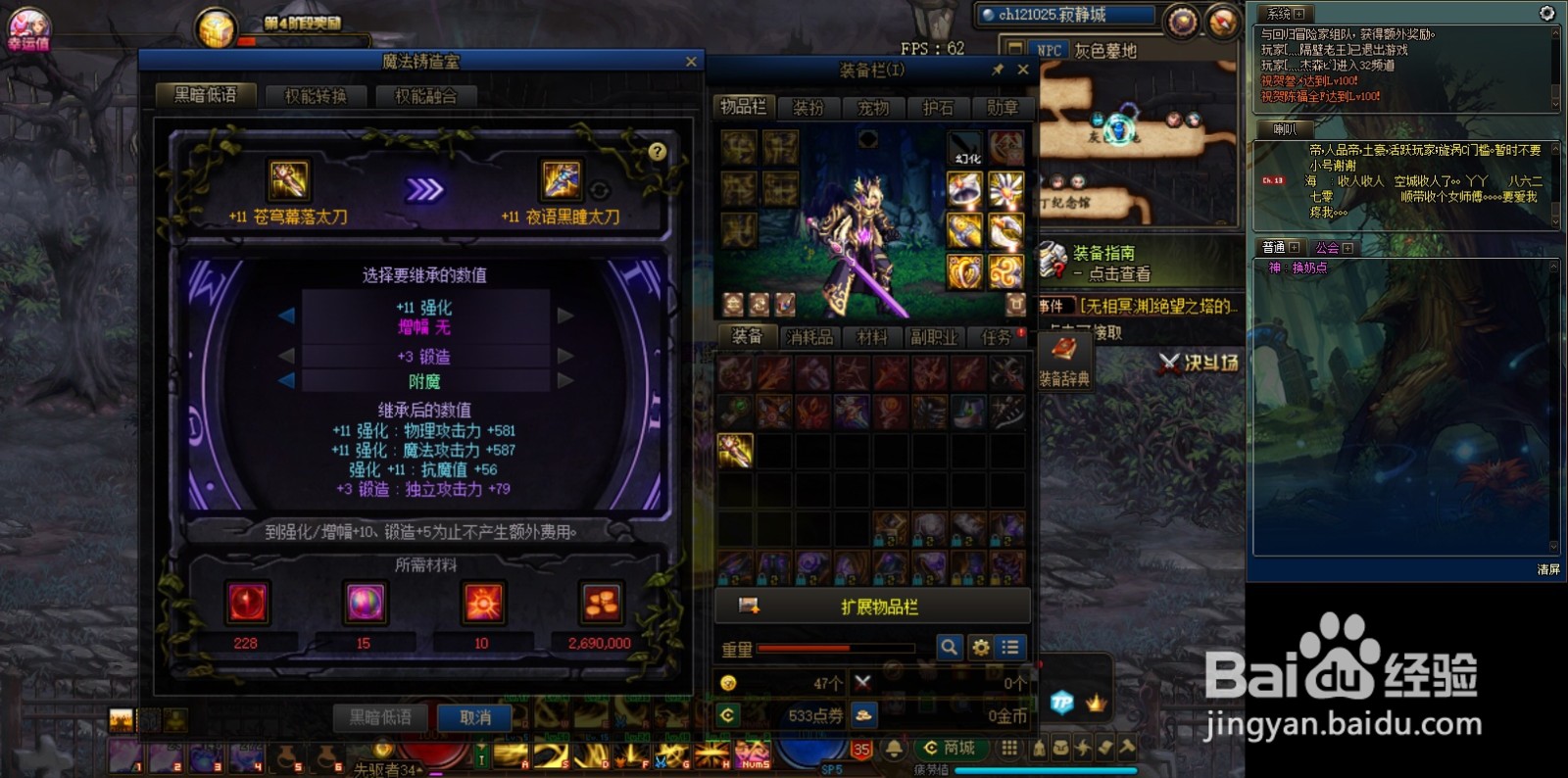
Task: Expand the 普通 chat channel plus button
Action: 1296,247
